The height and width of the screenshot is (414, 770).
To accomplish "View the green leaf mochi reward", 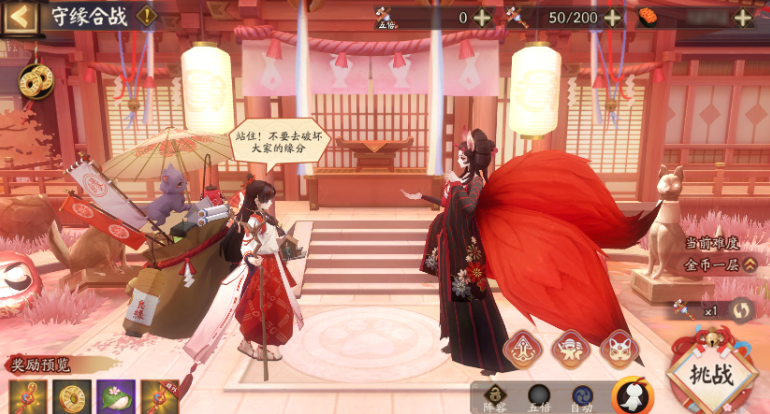I will click(115, 397).
